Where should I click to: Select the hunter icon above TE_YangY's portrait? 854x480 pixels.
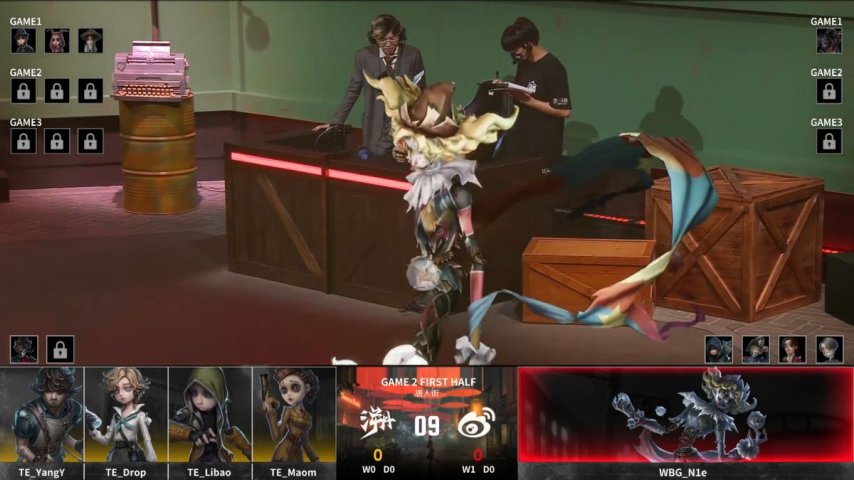tap(24, 349)
